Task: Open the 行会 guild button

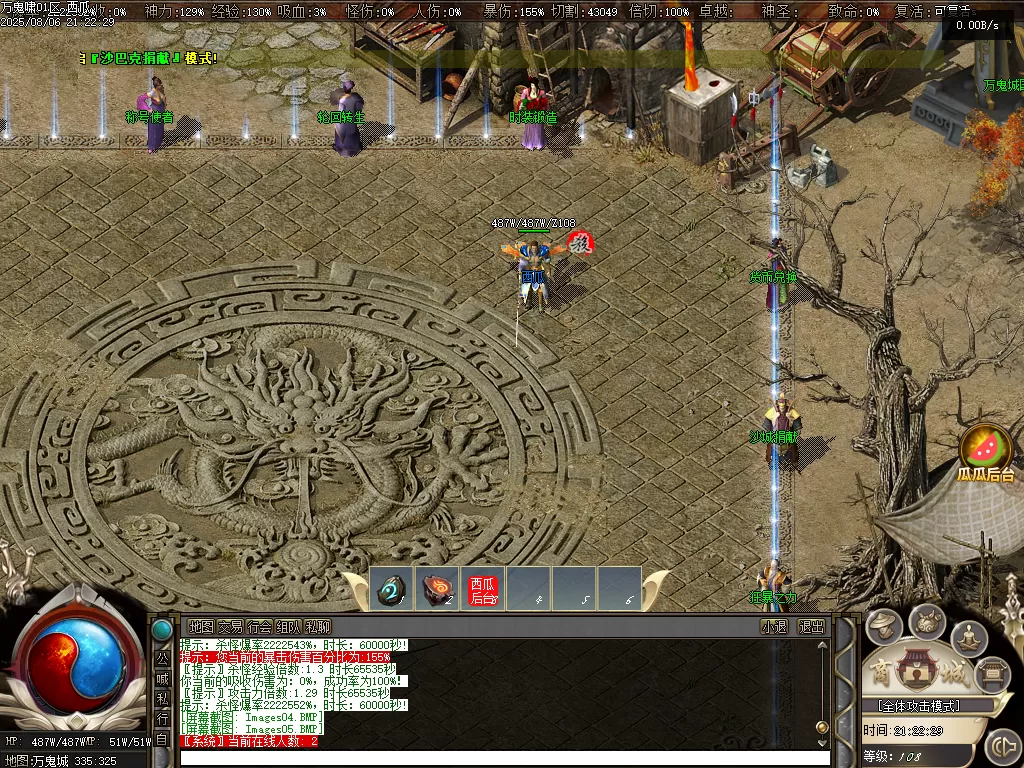Action: pyautogui.click(x=259, y=627)
